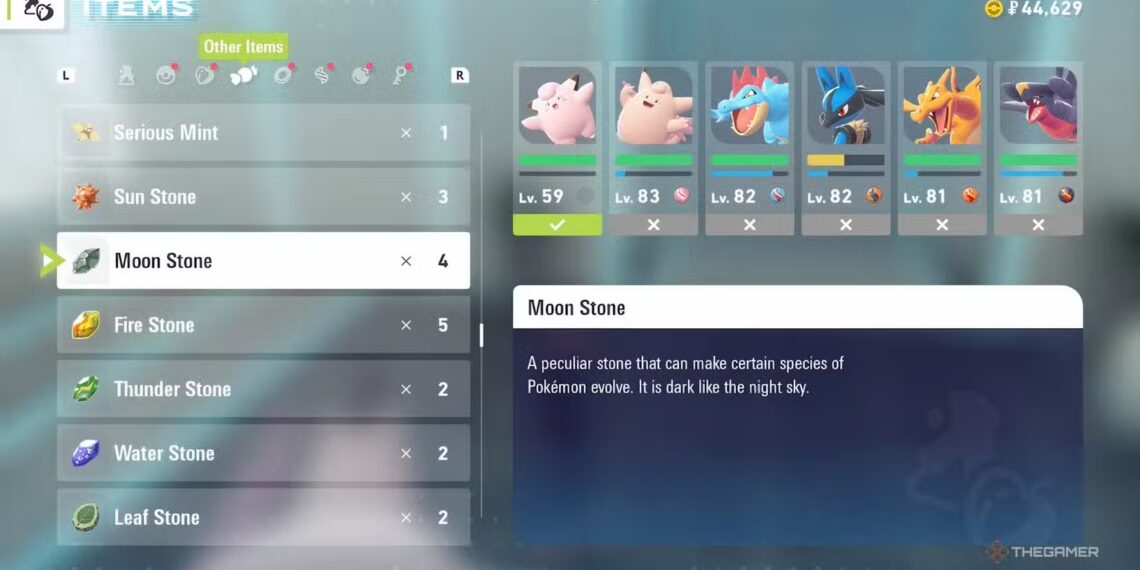Image resolution: width=1140 pixels, height=570 pixels.
Task: Select the Leaf Stone row
Action: coord(263,517)
